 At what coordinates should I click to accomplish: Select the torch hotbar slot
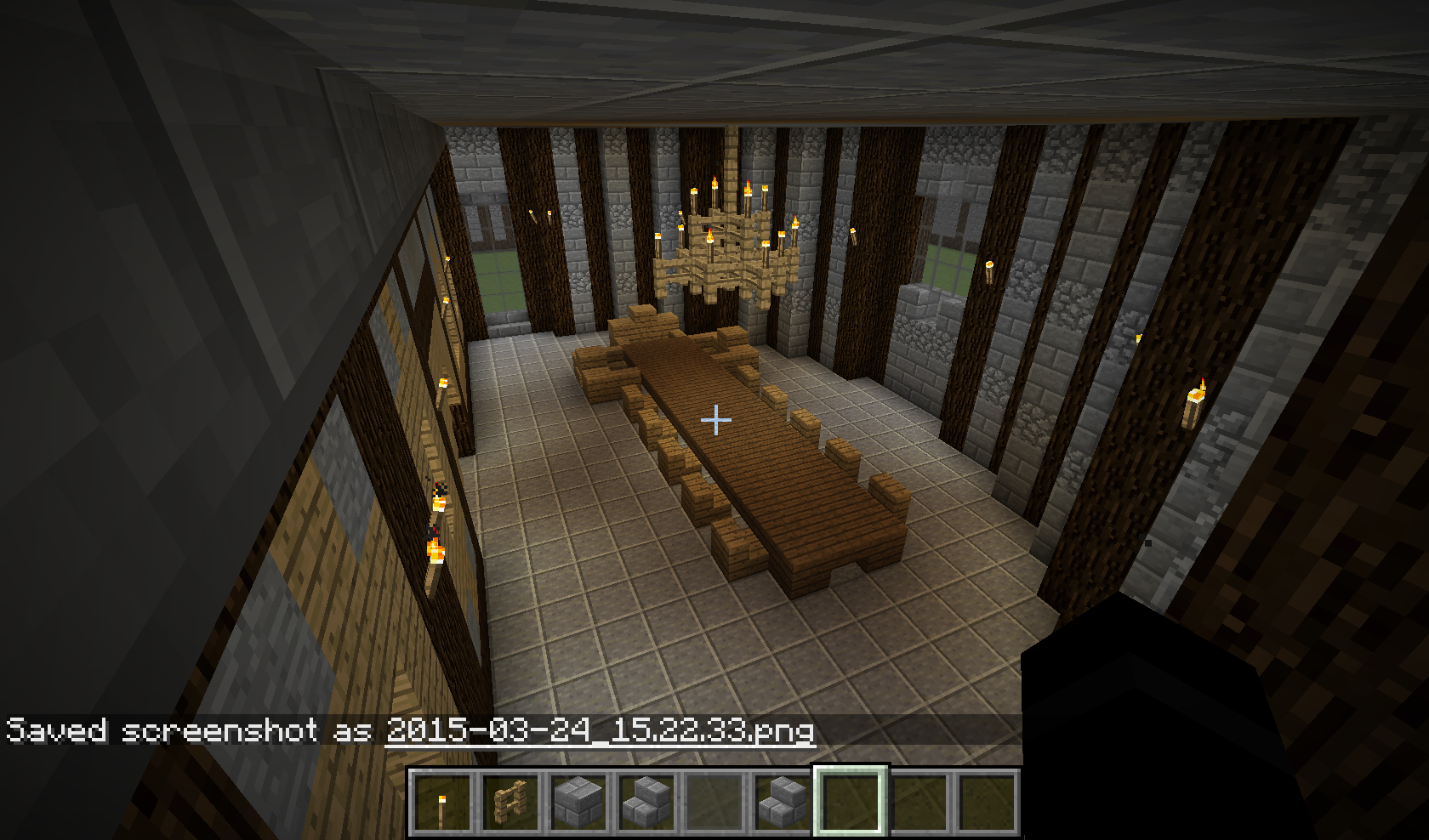pyautogui.click(x=441, y=803)
